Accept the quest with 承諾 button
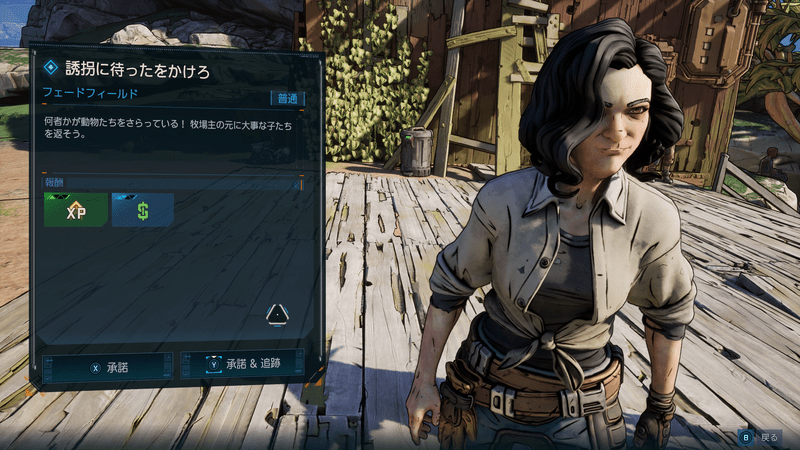 point(109,367)
